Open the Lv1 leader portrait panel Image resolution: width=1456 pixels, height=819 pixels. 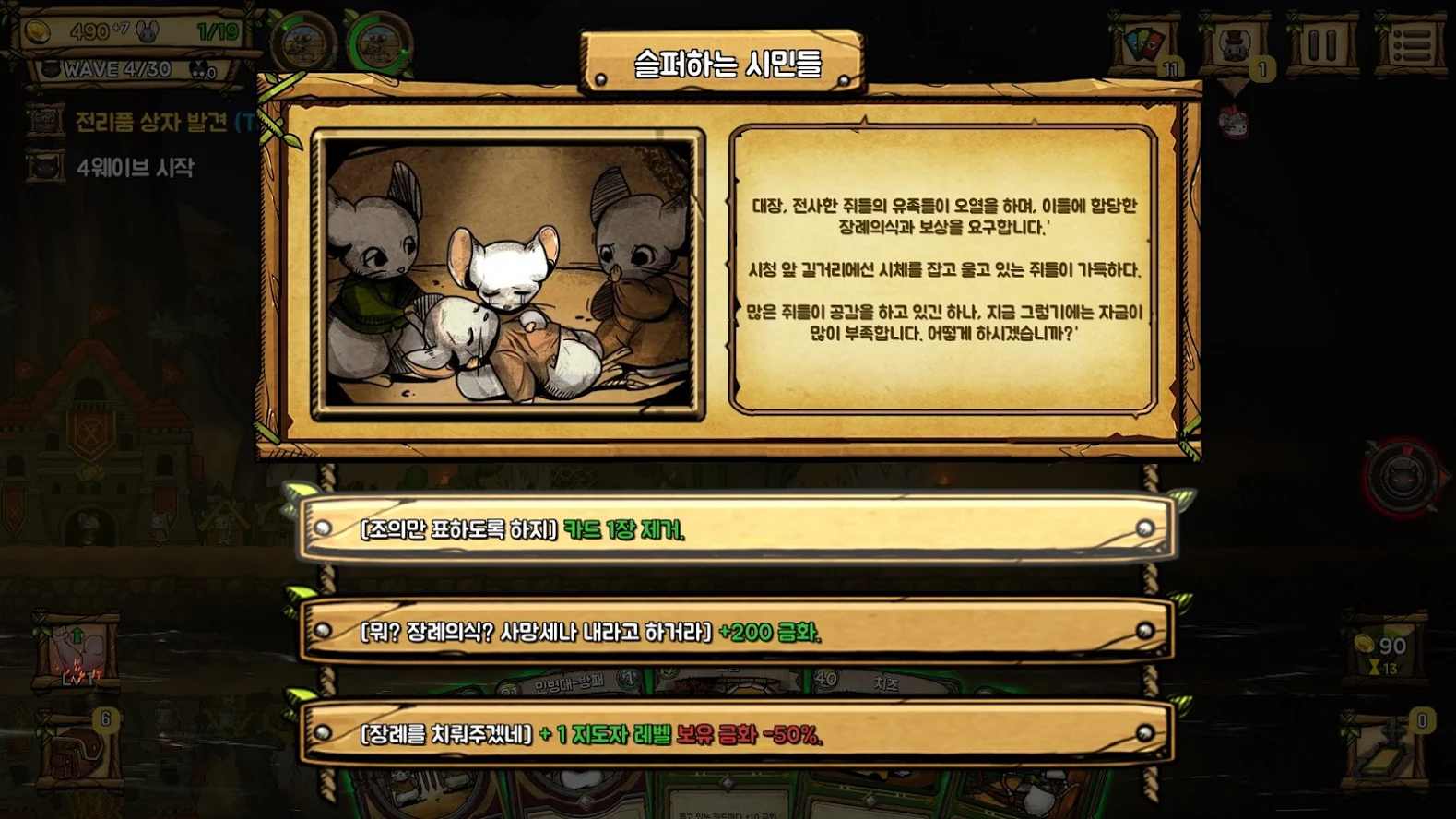pos(78,648)
